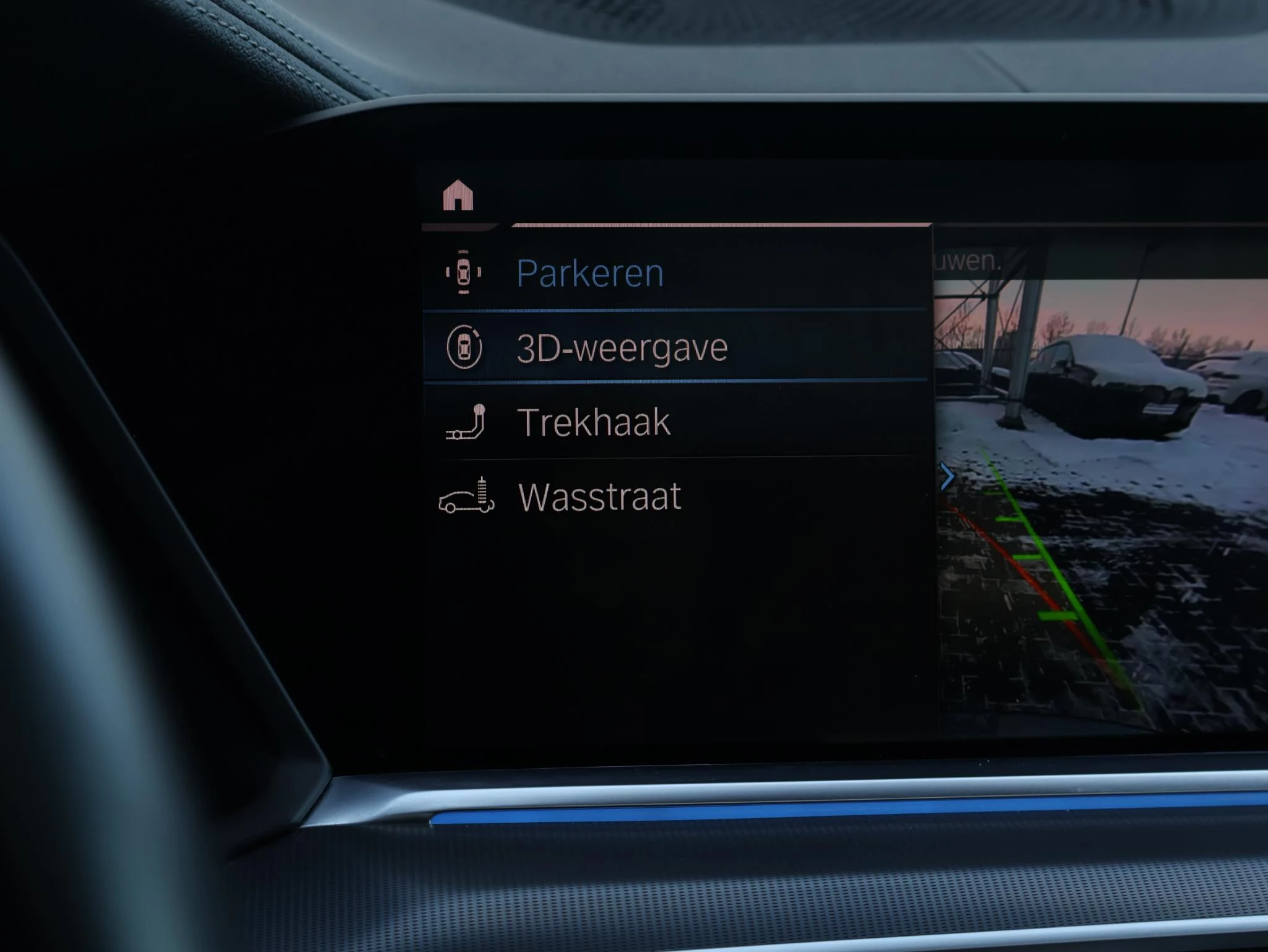Image resolution: width=1268 pixels, height=952 pixels.
Task: Open the Trekhaak menu entry
Action: tap(593, 423)
